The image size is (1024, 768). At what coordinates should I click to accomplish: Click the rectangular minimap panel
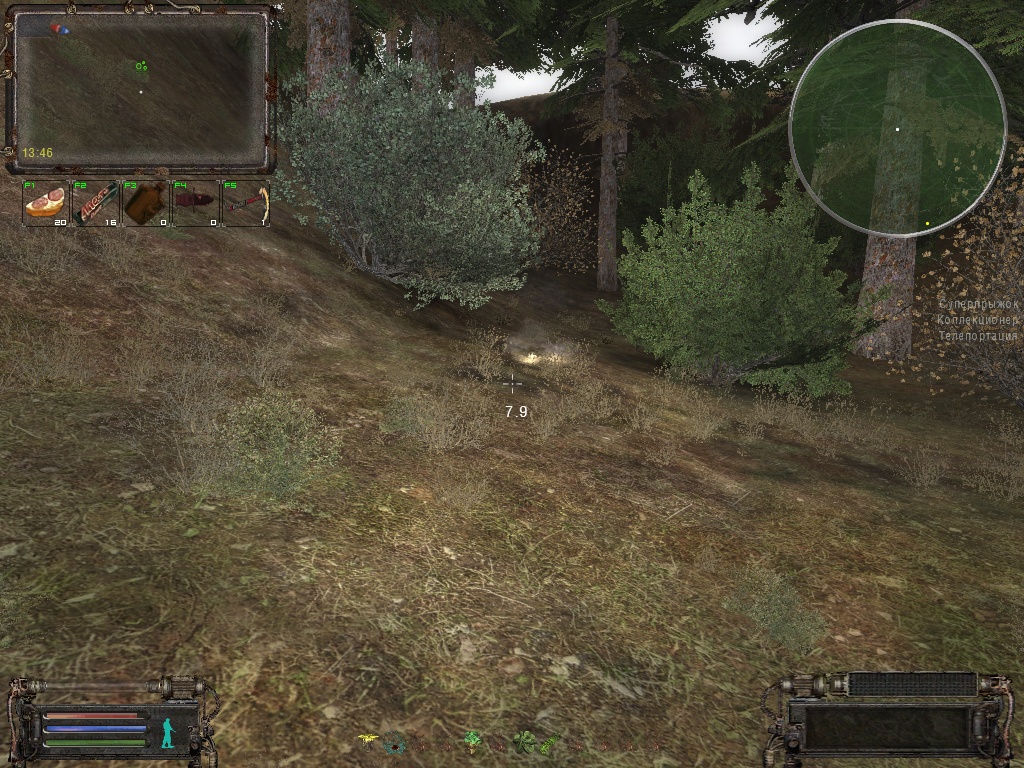pos(140,90)
